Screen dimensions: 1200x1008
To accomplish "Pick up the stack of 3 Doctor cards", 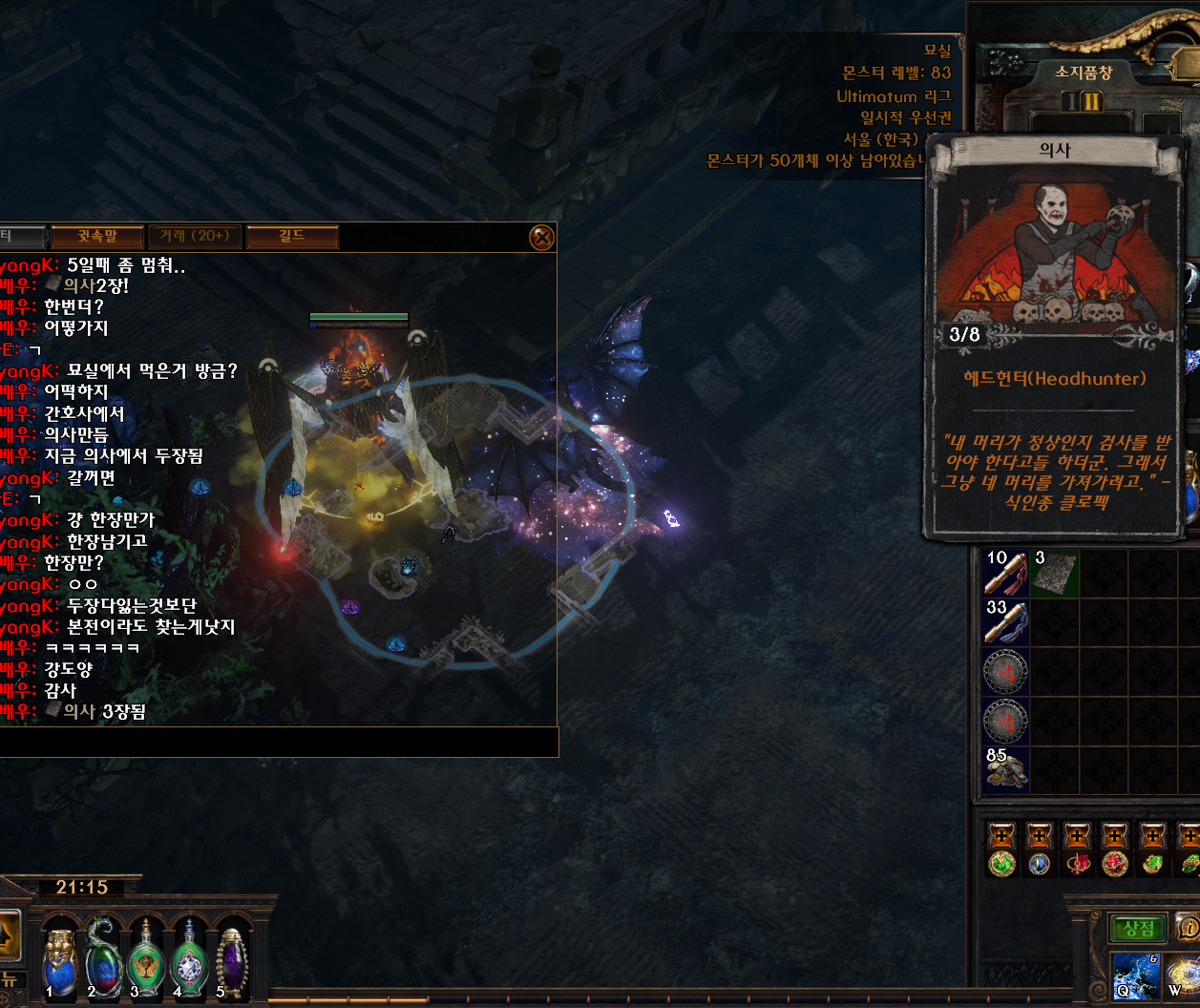I will (1055, 573).
